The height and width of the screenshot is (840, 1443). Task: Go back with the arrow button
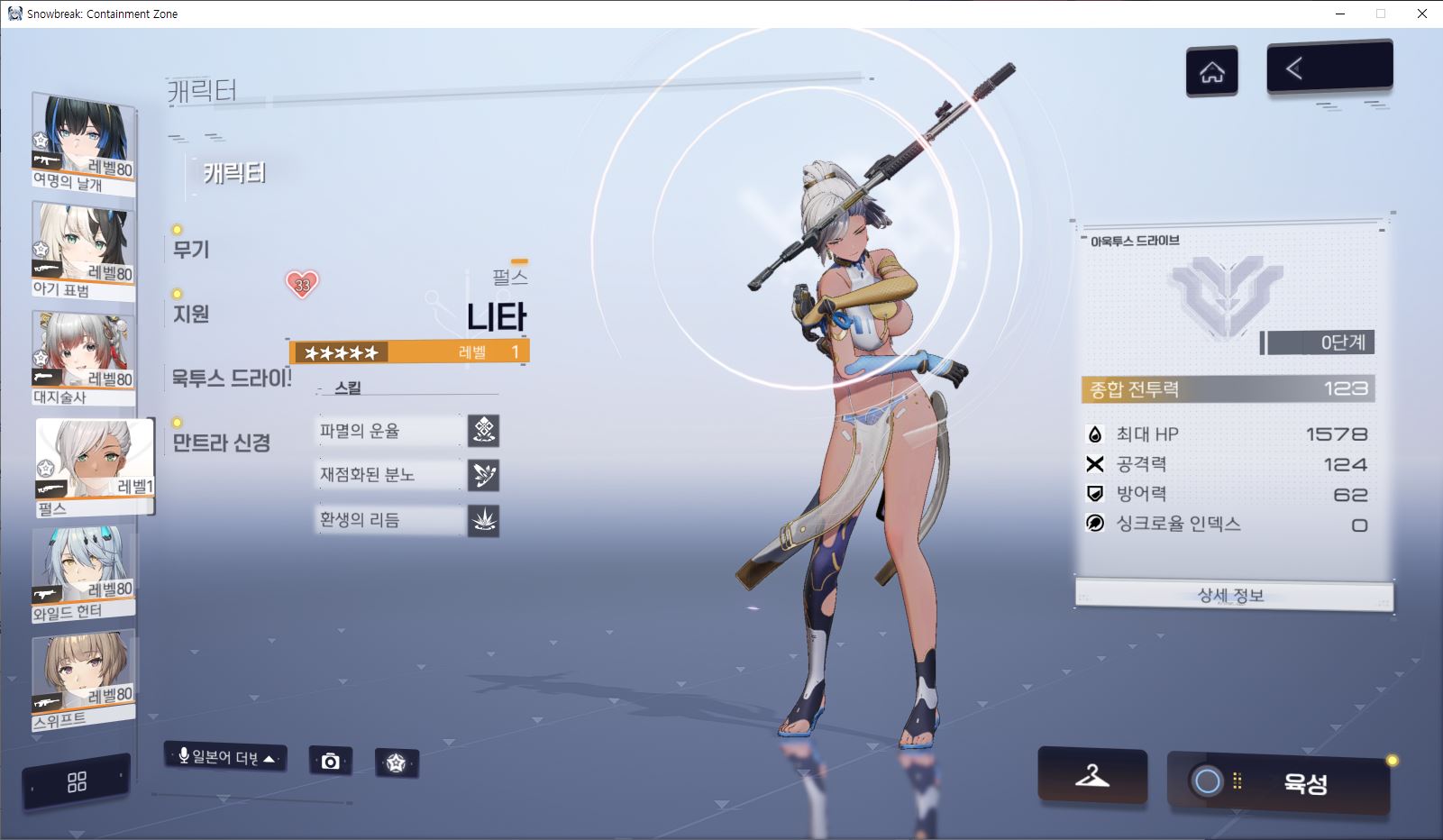(1329, 68)
